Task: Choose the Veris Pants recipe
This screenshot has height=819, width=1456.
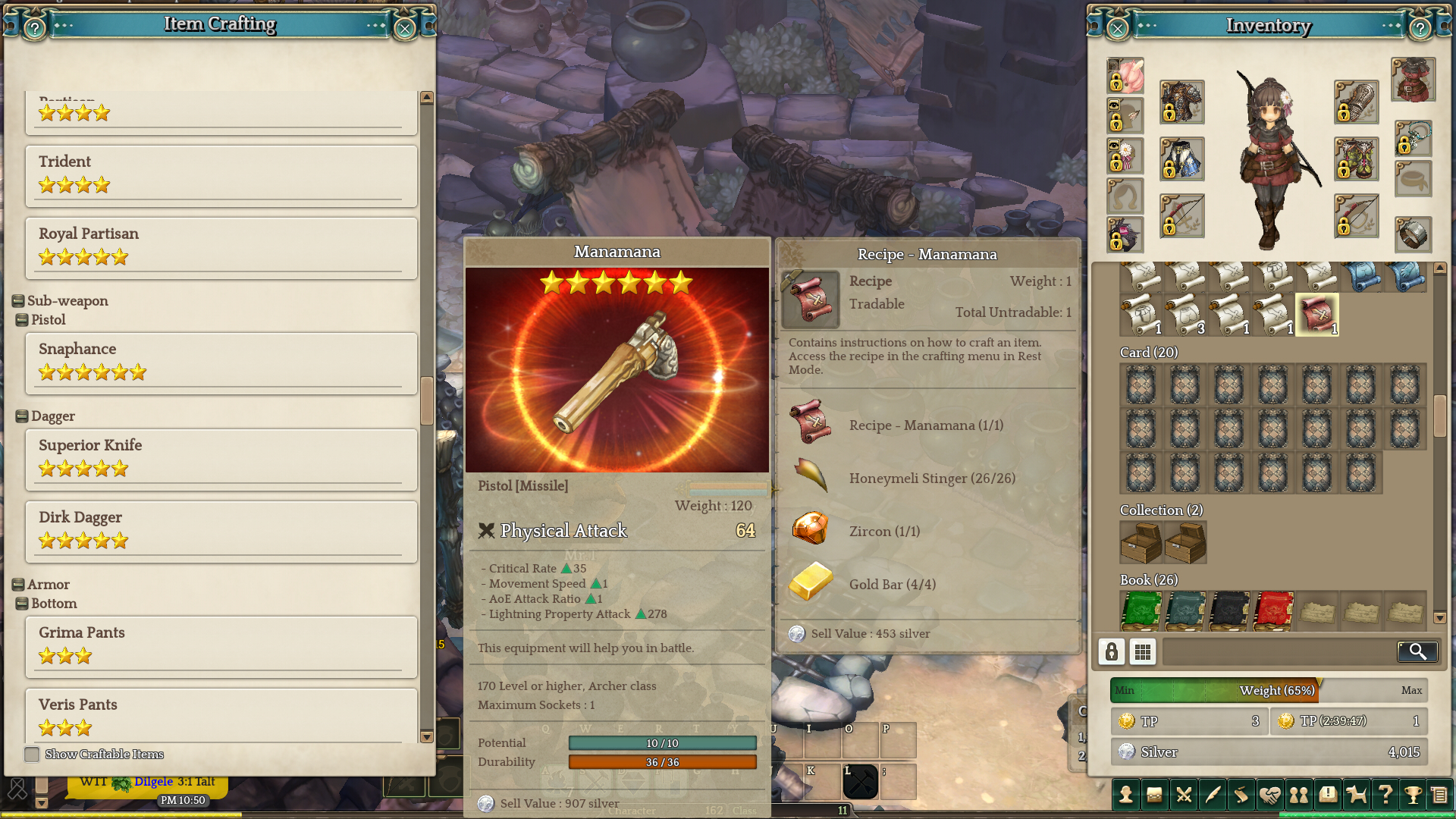Action: coord(221,714)
